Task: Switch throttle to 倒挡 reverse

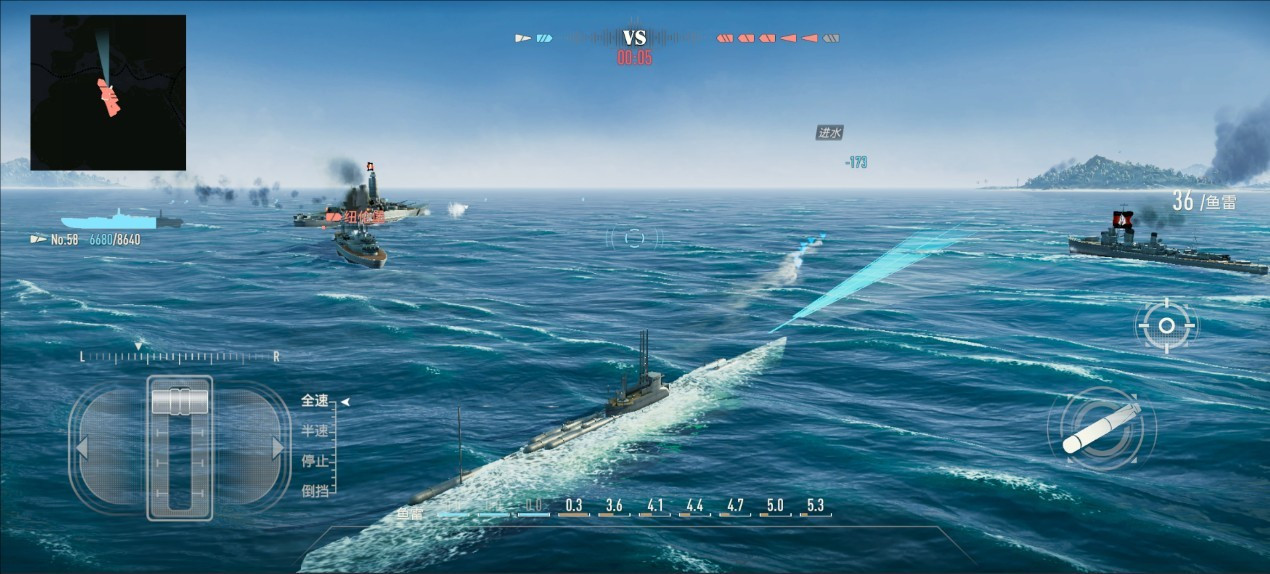Action: point(315,491)
